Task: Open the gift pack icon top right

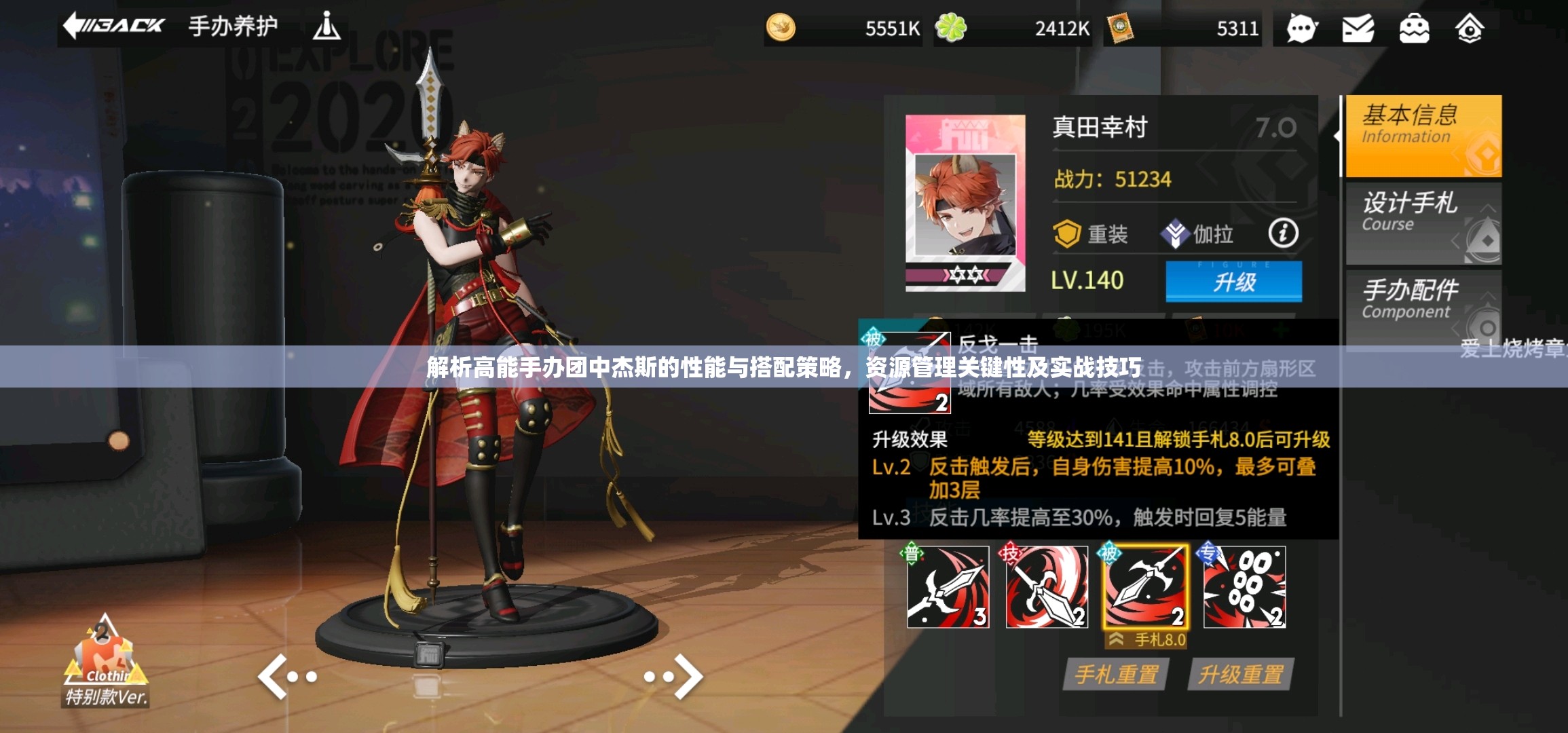Action: pyautogui.click(x=1414, y=29)
